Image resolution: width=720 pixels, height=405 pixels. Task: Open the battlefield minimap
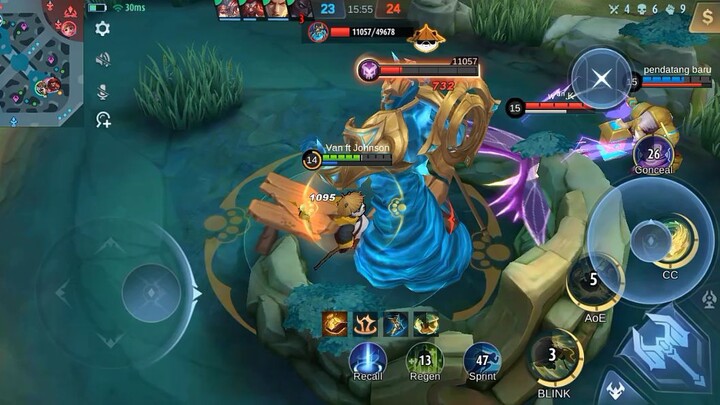click(41, 62)
